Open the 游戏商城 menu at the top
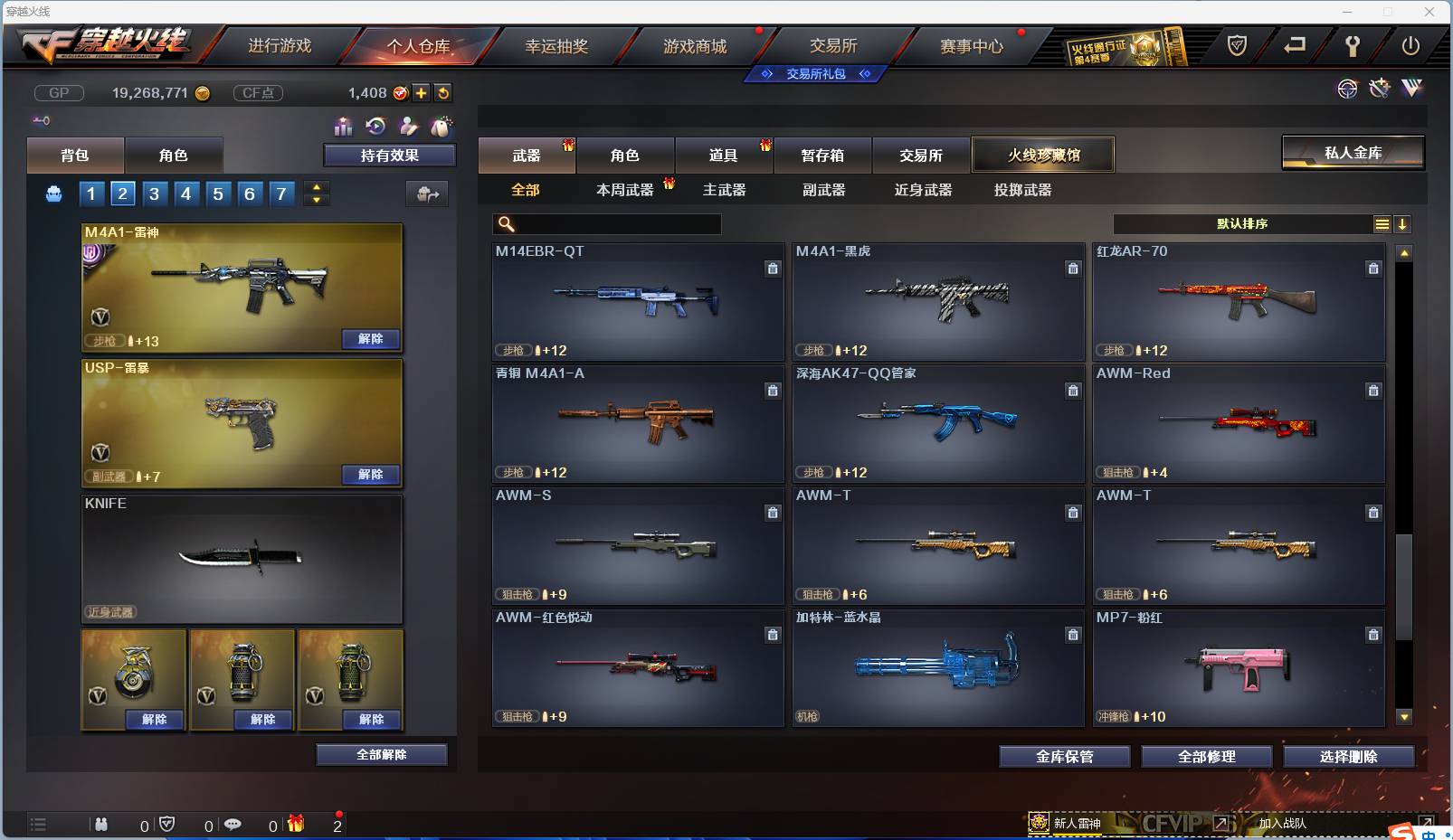The width and height of the screenshot is (1453, 840). click(697, 45)
